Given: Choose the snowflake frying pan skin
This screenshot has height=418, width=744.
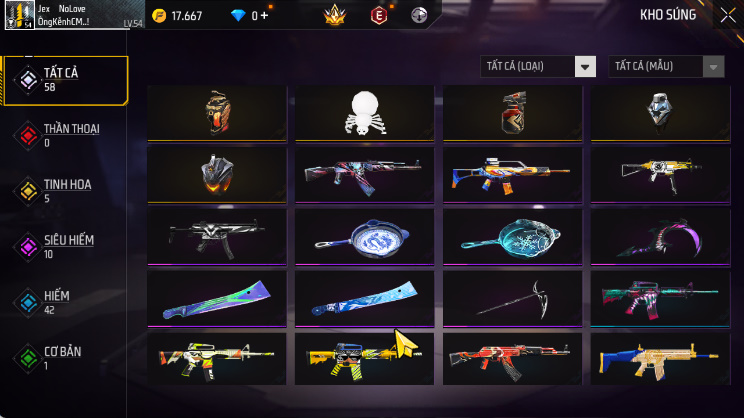Looking at the screenshot, I should (x=512, y=236).
